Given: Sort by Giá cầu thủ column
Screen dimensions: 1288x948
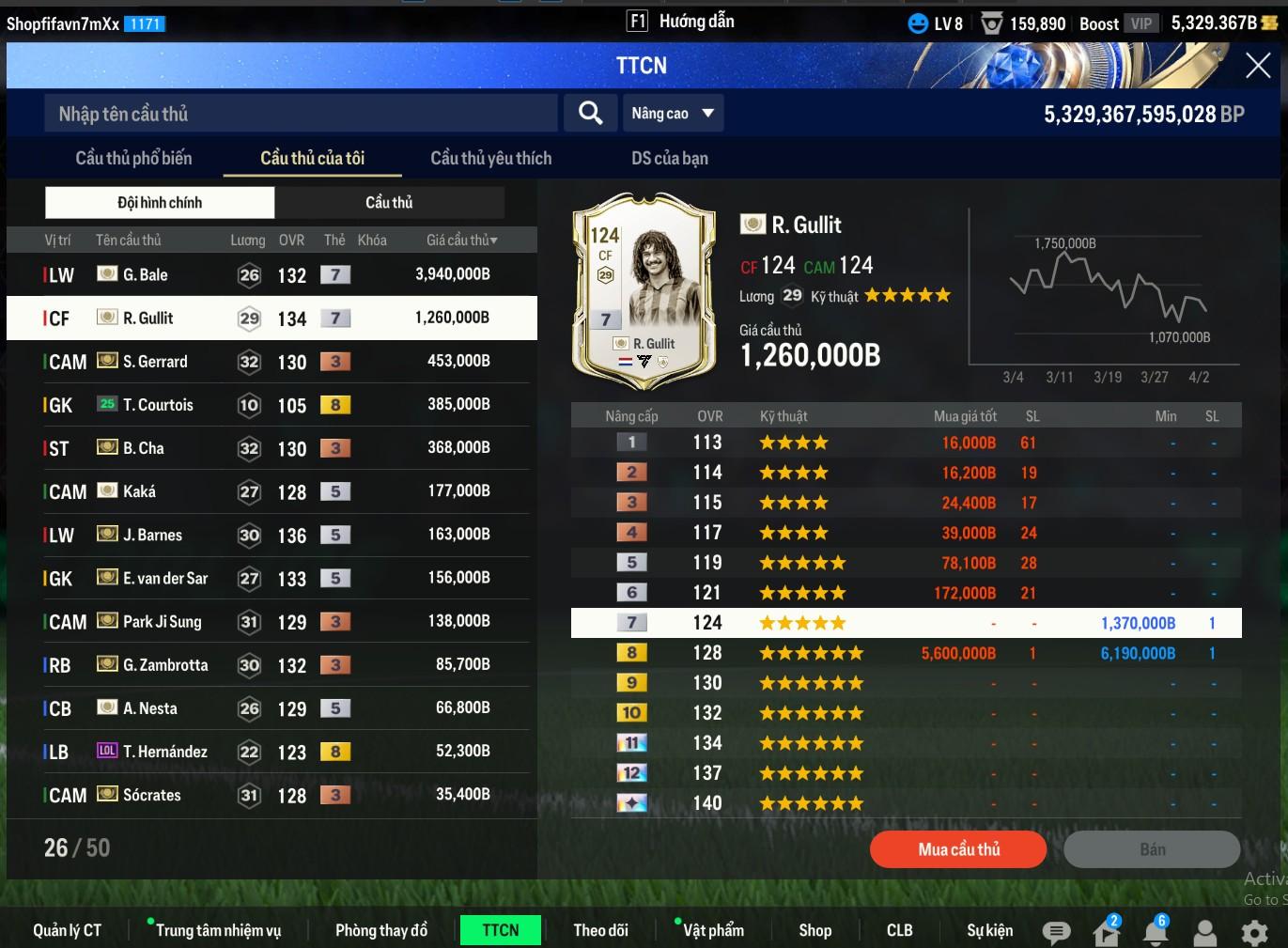Looking at the screenshot, I should (x=461, y=241).
